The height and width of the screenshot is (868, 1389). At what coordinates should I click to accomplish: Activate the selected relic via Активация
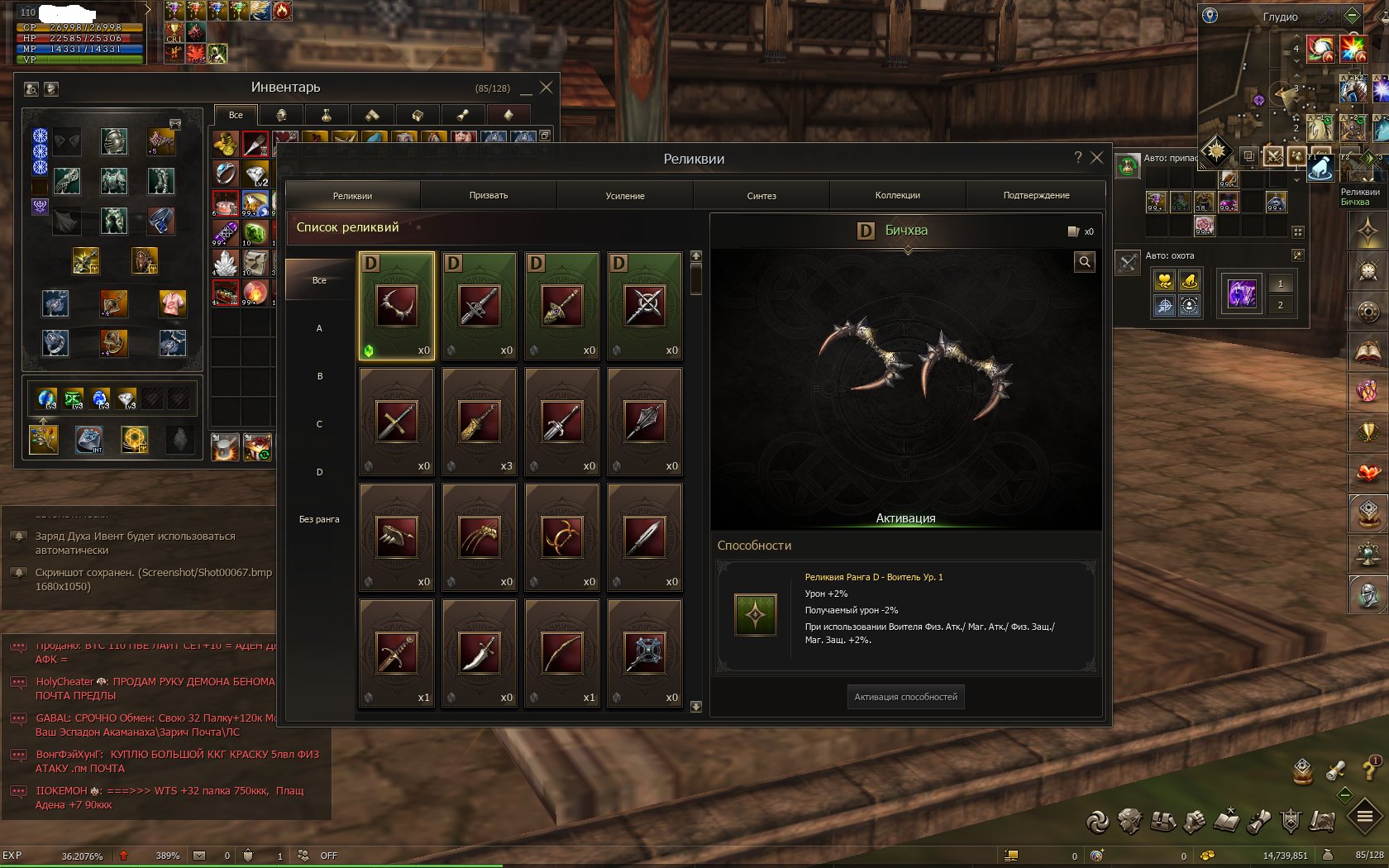905,518
